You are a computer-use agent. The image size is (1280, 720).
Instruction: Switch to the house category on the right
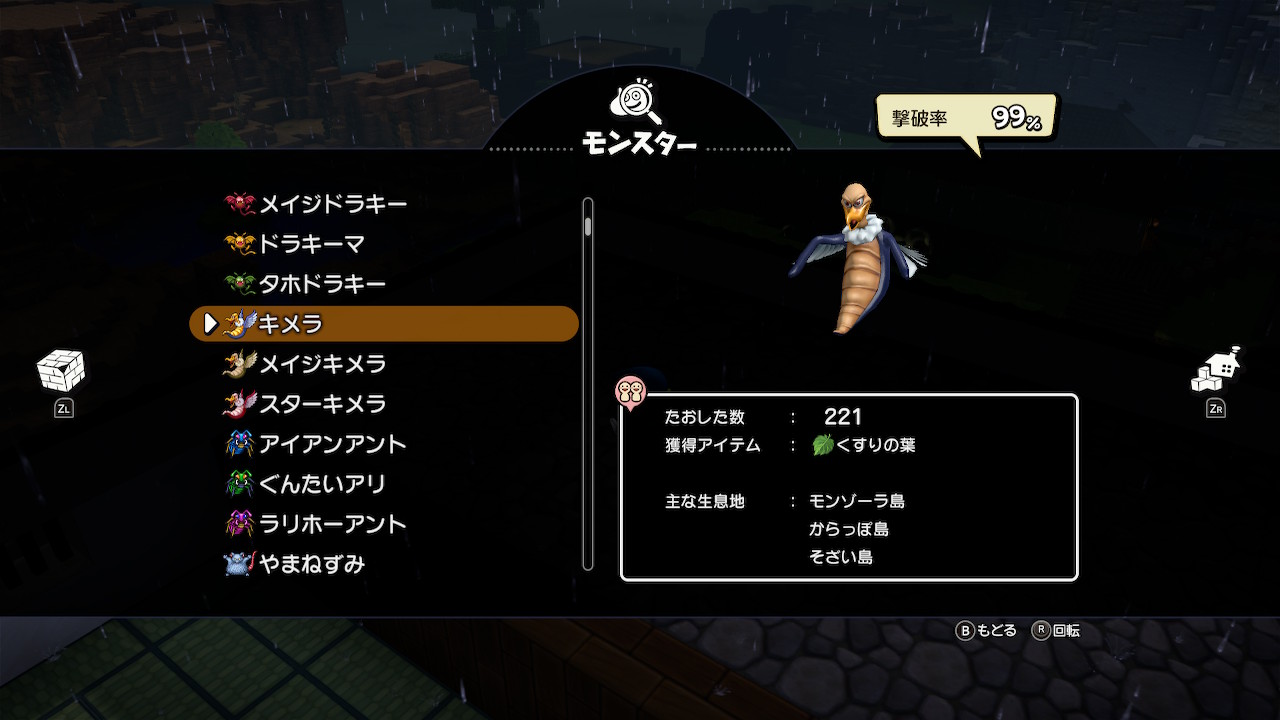click(1216, 372)
